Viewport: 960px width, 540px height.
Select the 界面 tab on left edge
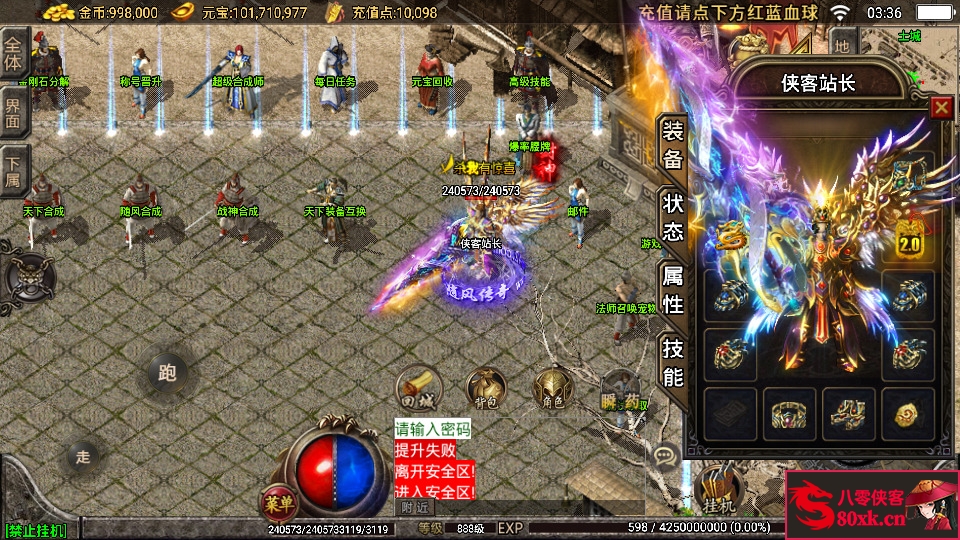click(14, 113)
